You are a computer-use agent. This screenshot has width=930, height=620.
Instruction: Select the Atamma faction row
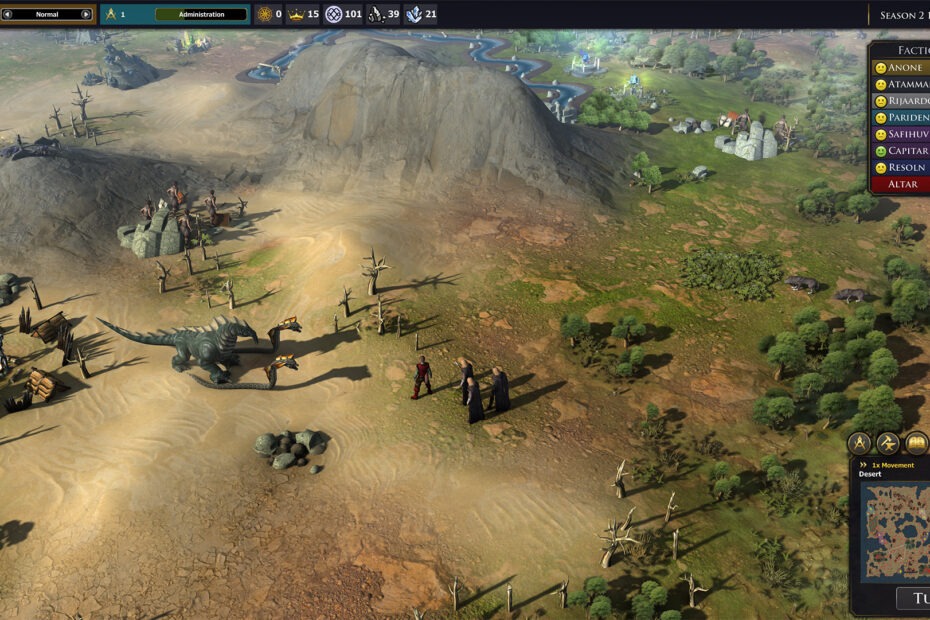(902, 84)
